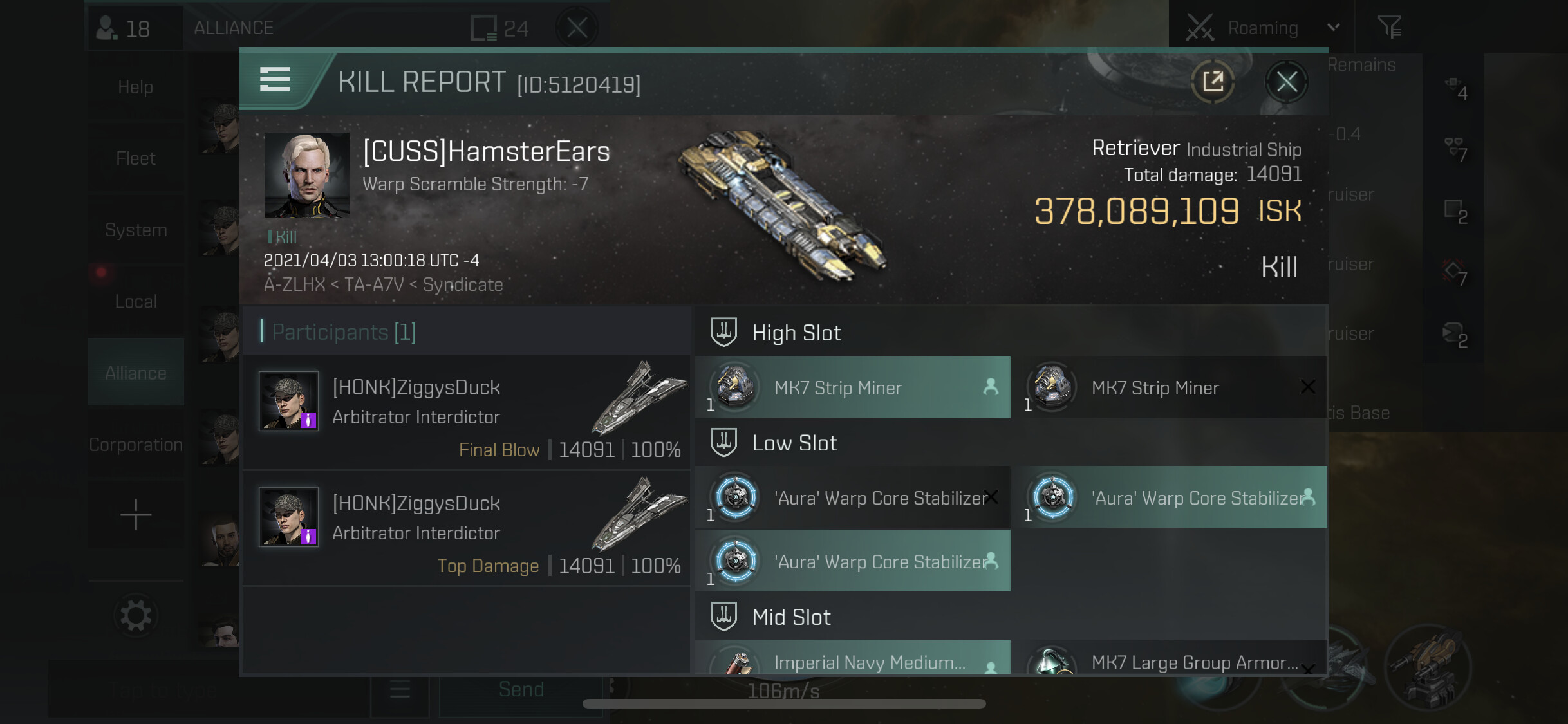Switch to the Local chat channel
The image size is (1568, 724).
(135, 301)
